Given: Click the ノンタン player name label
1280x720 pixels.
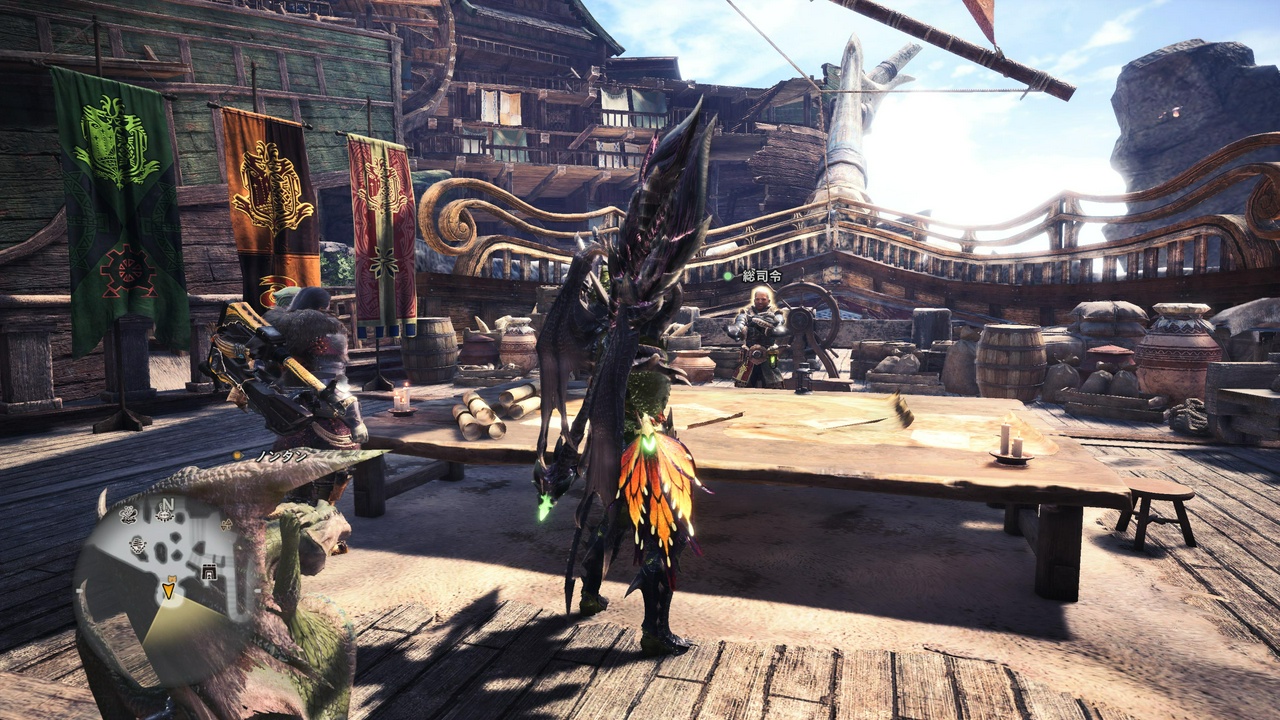Looking at the screenshot, I should click(x=282, y=456).
